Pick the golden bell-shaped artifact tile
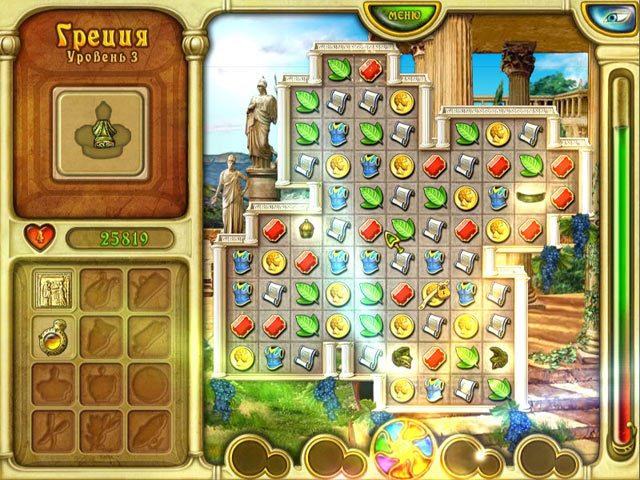Viewport: 640px width, 480px height. coord(307,228)
